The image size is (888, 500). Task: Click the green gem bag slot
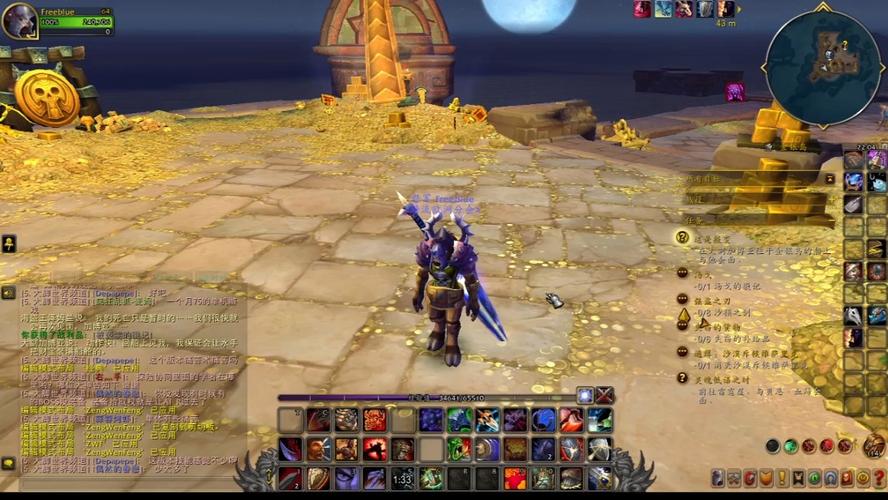click(791, 446)
